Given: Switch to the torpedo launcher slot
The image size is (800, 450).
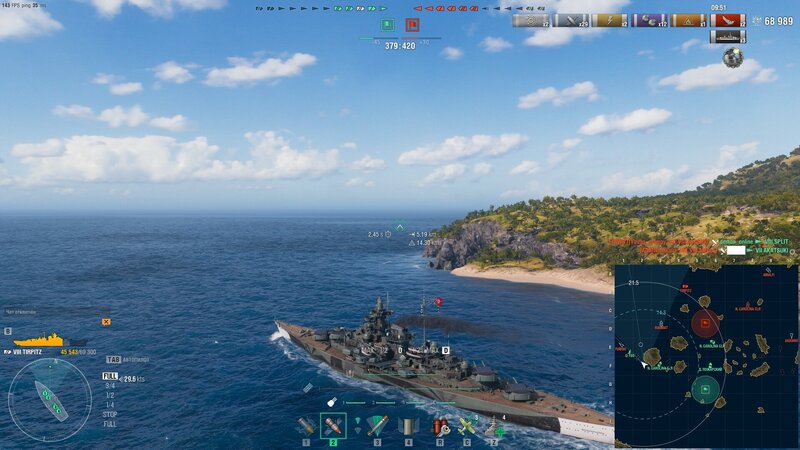Looking at the screenshot, I should (x=377, y=426).
